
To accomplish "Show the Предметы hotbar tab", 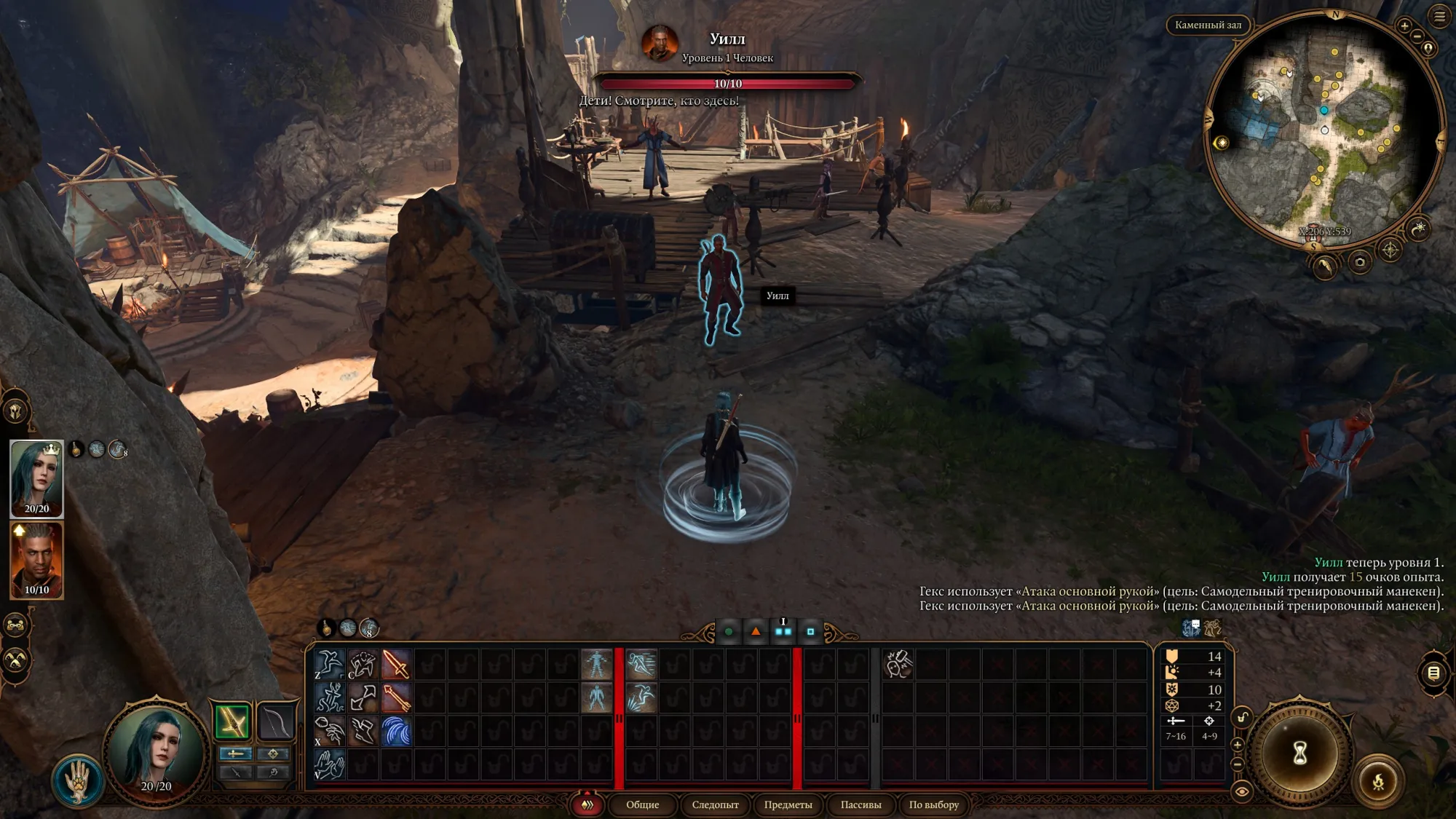I will [x=788, y=804].
